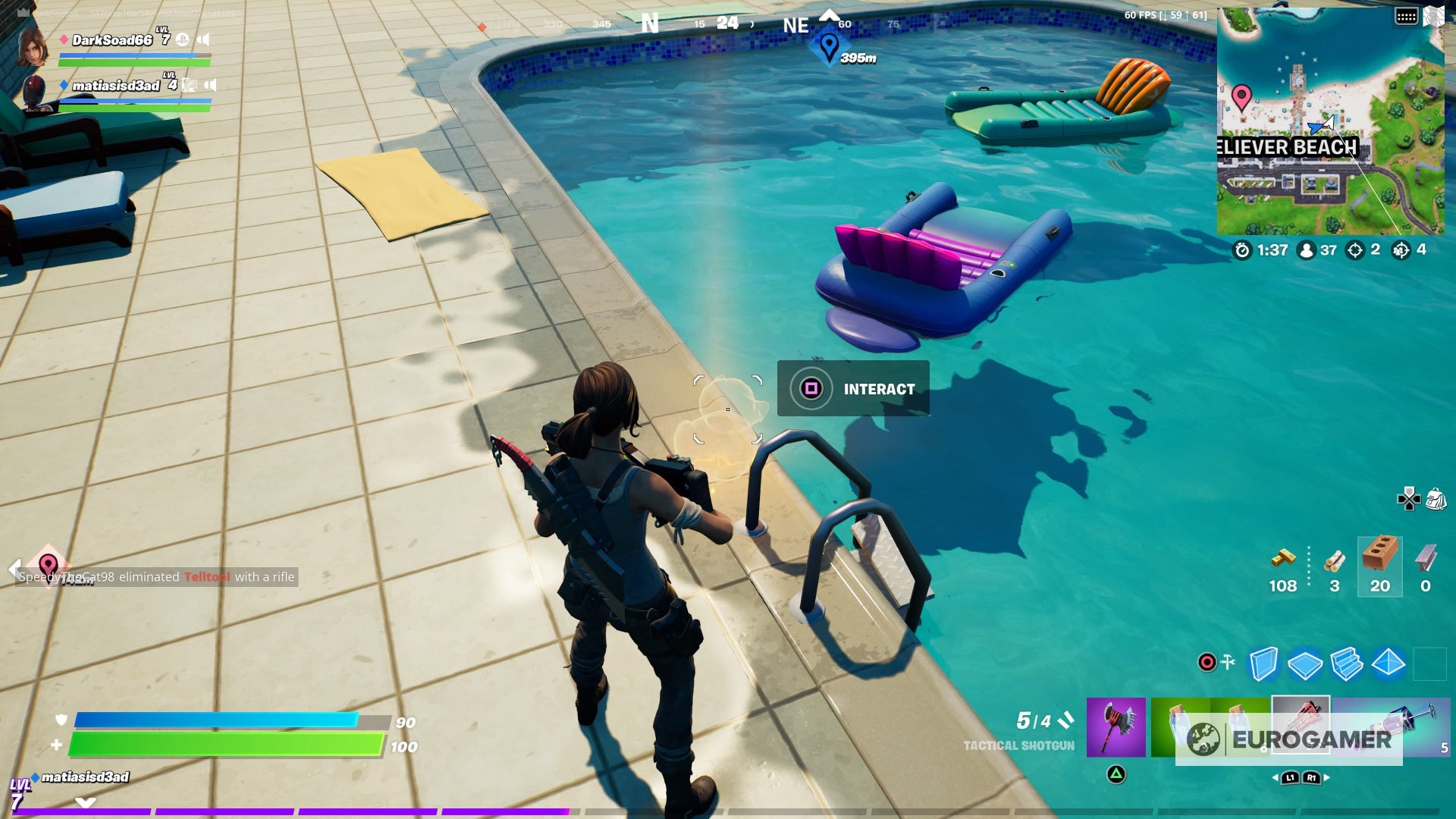Click the players-remaining icon under the minimap
The height and width of the screenshot is (819, 1456).
1307,251
